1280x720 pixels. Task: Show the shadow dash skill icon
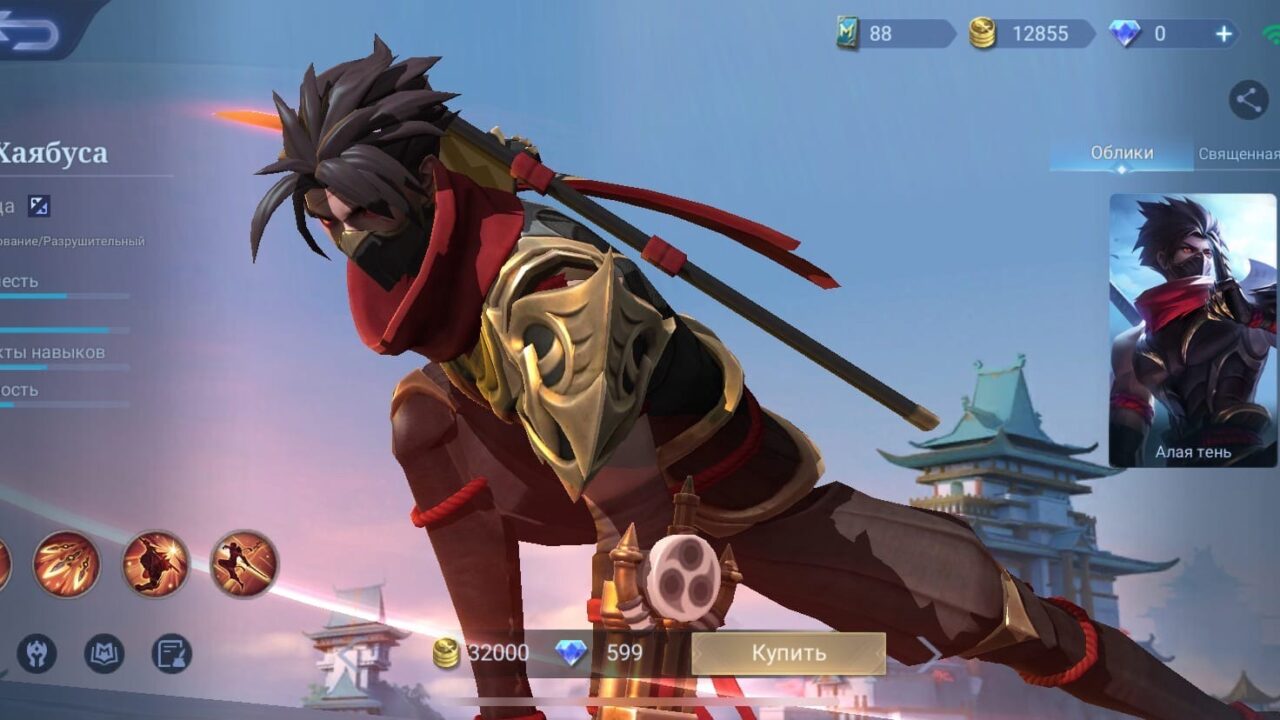[155, 564]
